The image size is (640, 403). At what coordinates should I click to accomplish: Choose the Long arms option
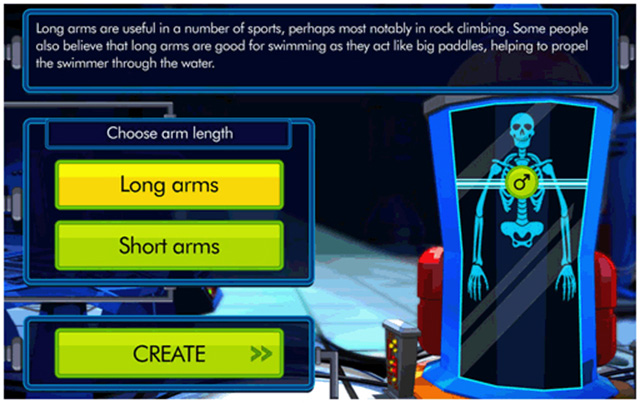tap(169, 185)
